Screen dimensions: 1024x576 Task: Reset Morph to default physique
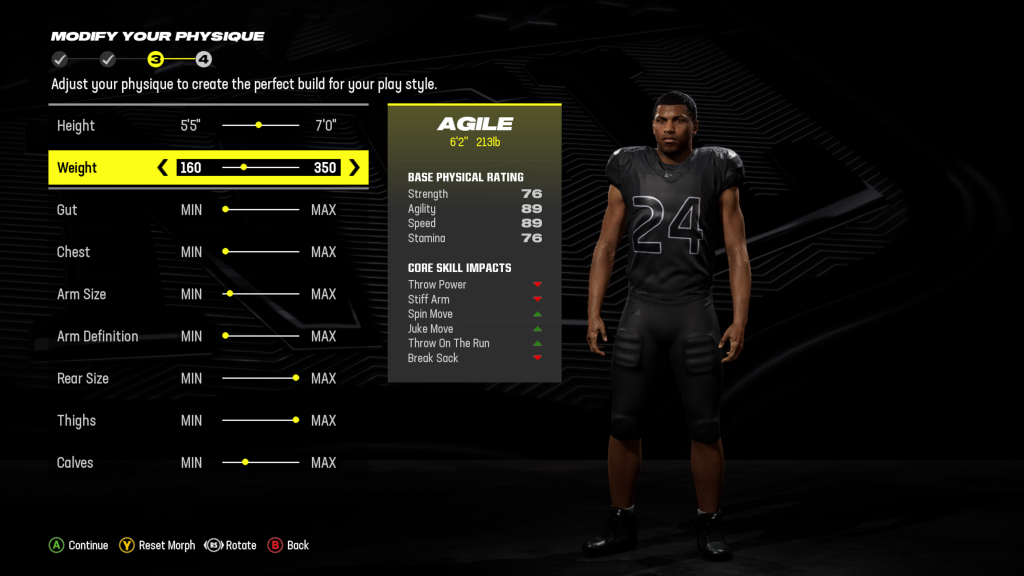(x=157, y=545)
